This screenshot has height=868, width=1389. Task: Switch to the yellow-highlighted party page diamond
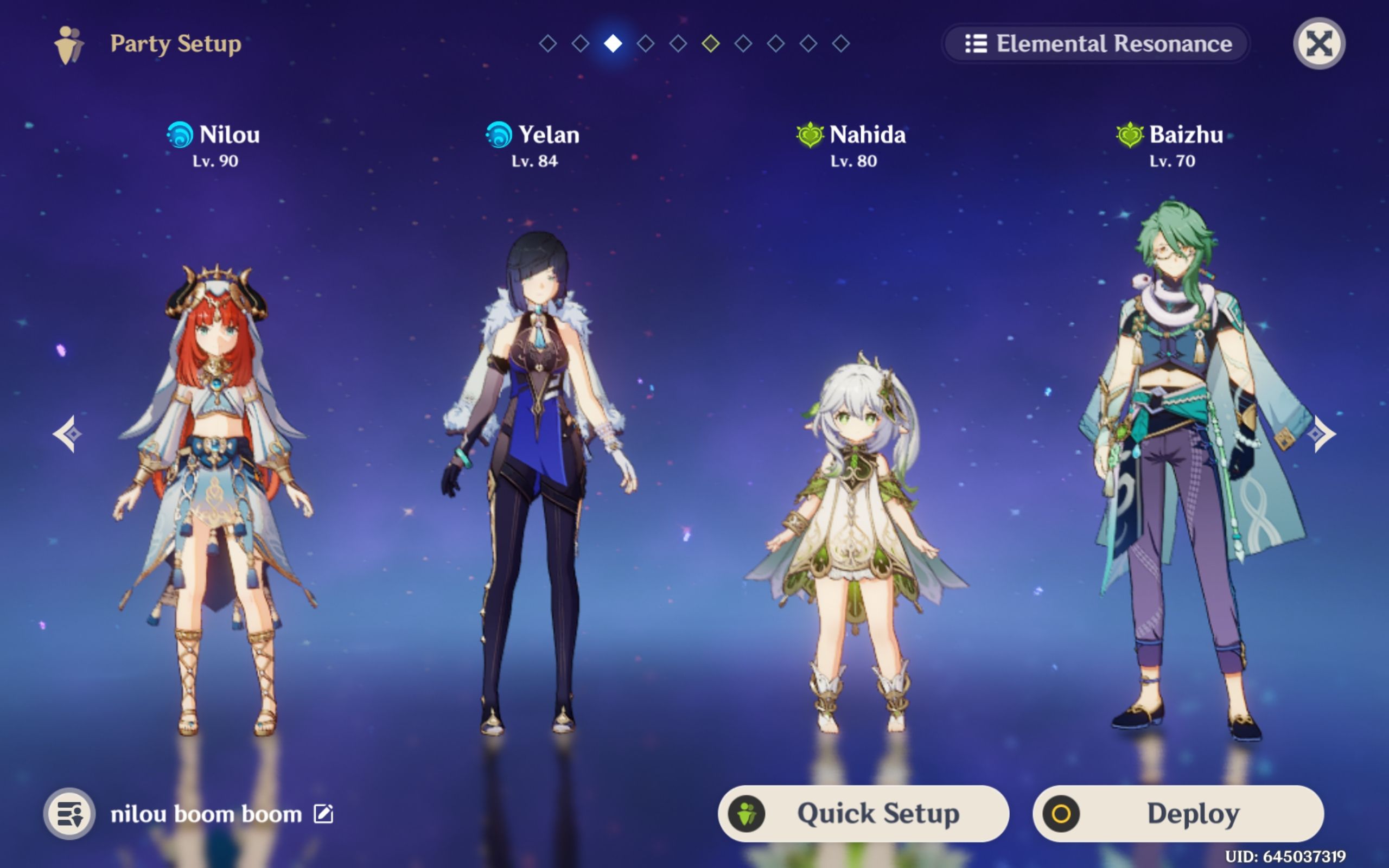click(711, 43)
